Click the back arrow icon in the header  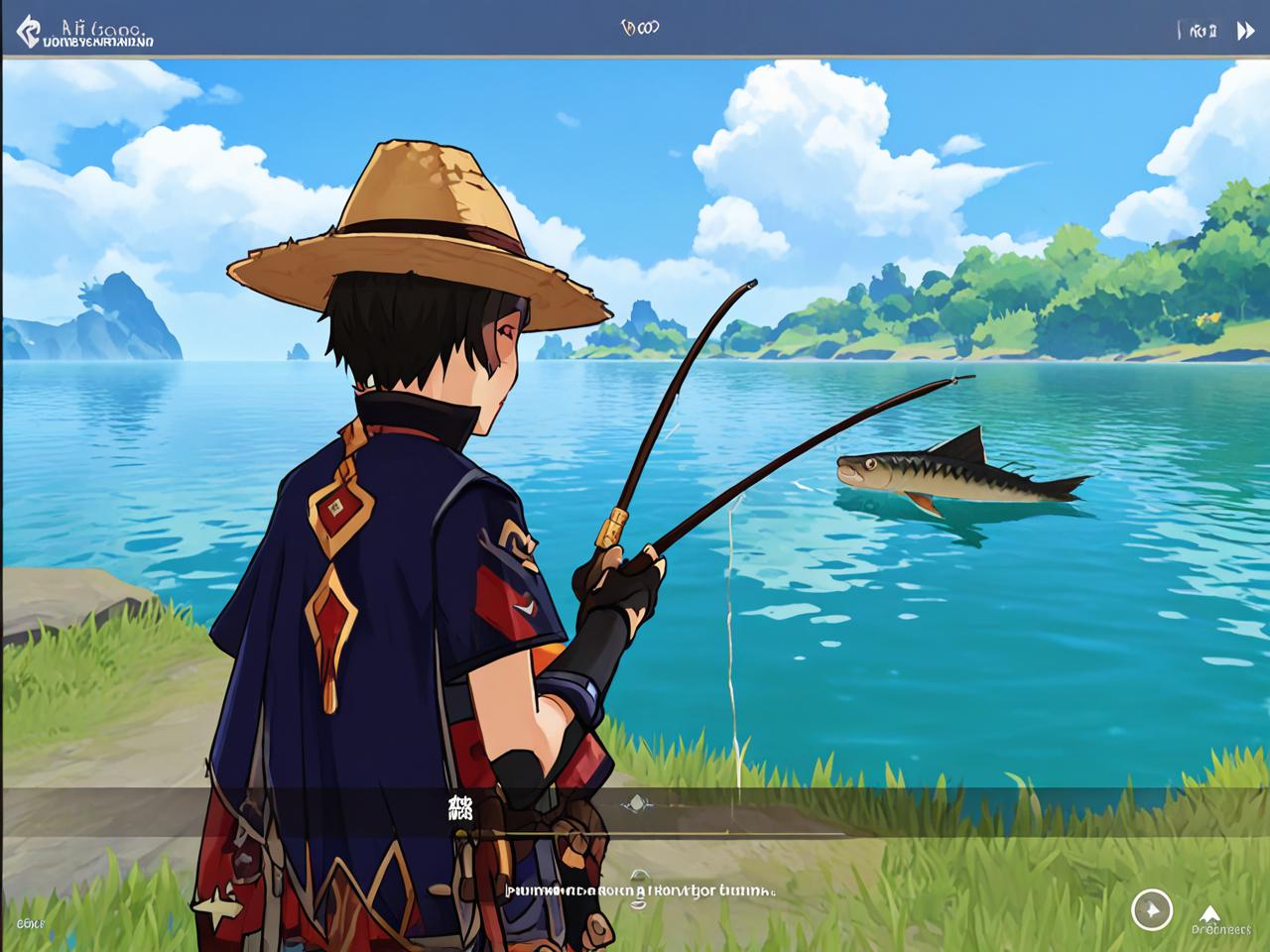[x=29, y=31]
